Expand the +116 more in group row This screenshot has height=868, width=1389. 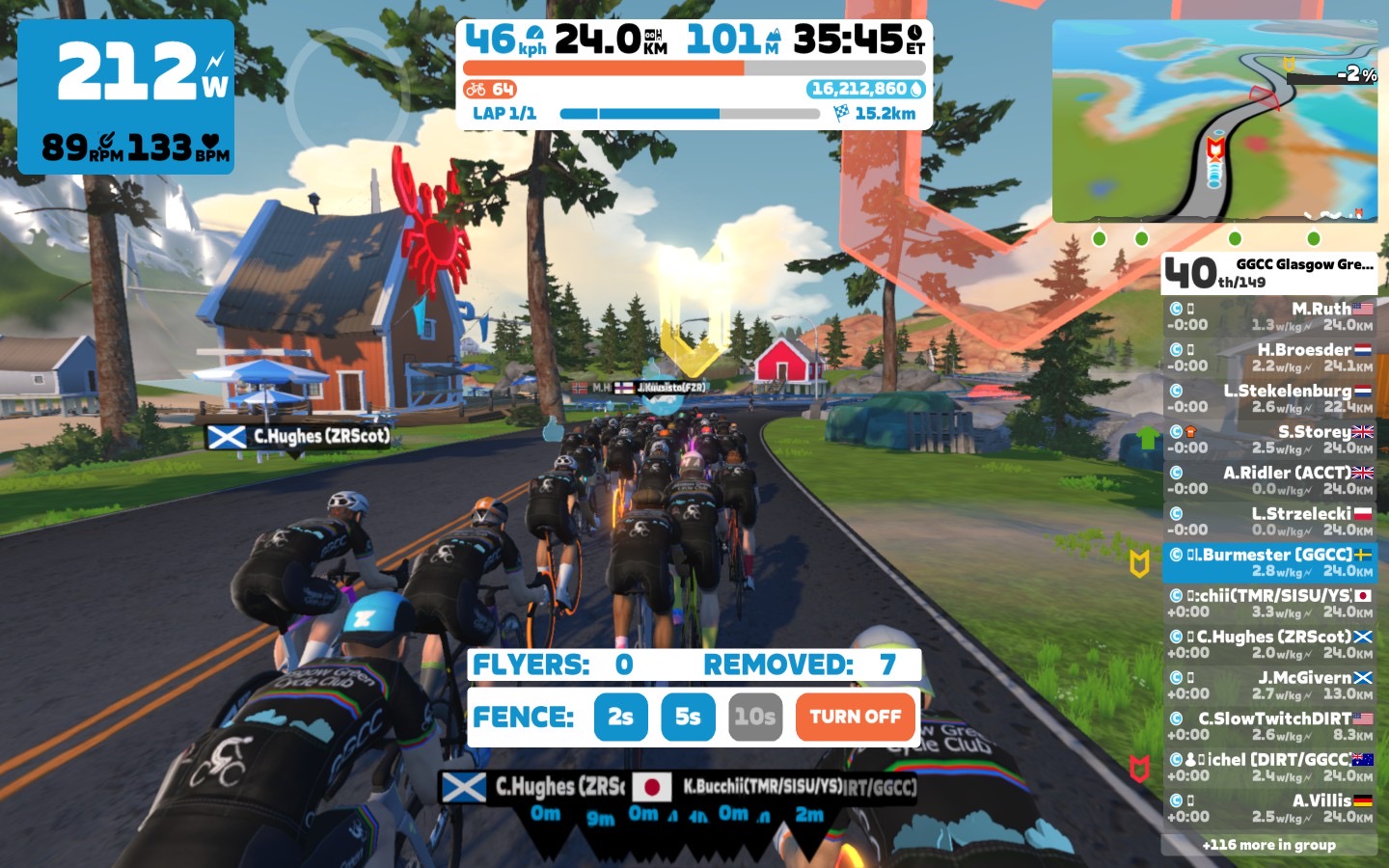click(1269, 845)
